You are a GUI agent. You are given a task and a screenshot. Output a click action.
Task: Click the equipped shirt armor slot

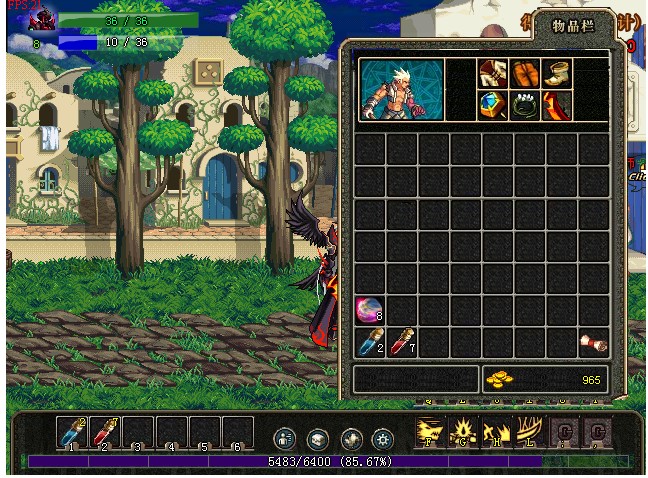(493, 73)
